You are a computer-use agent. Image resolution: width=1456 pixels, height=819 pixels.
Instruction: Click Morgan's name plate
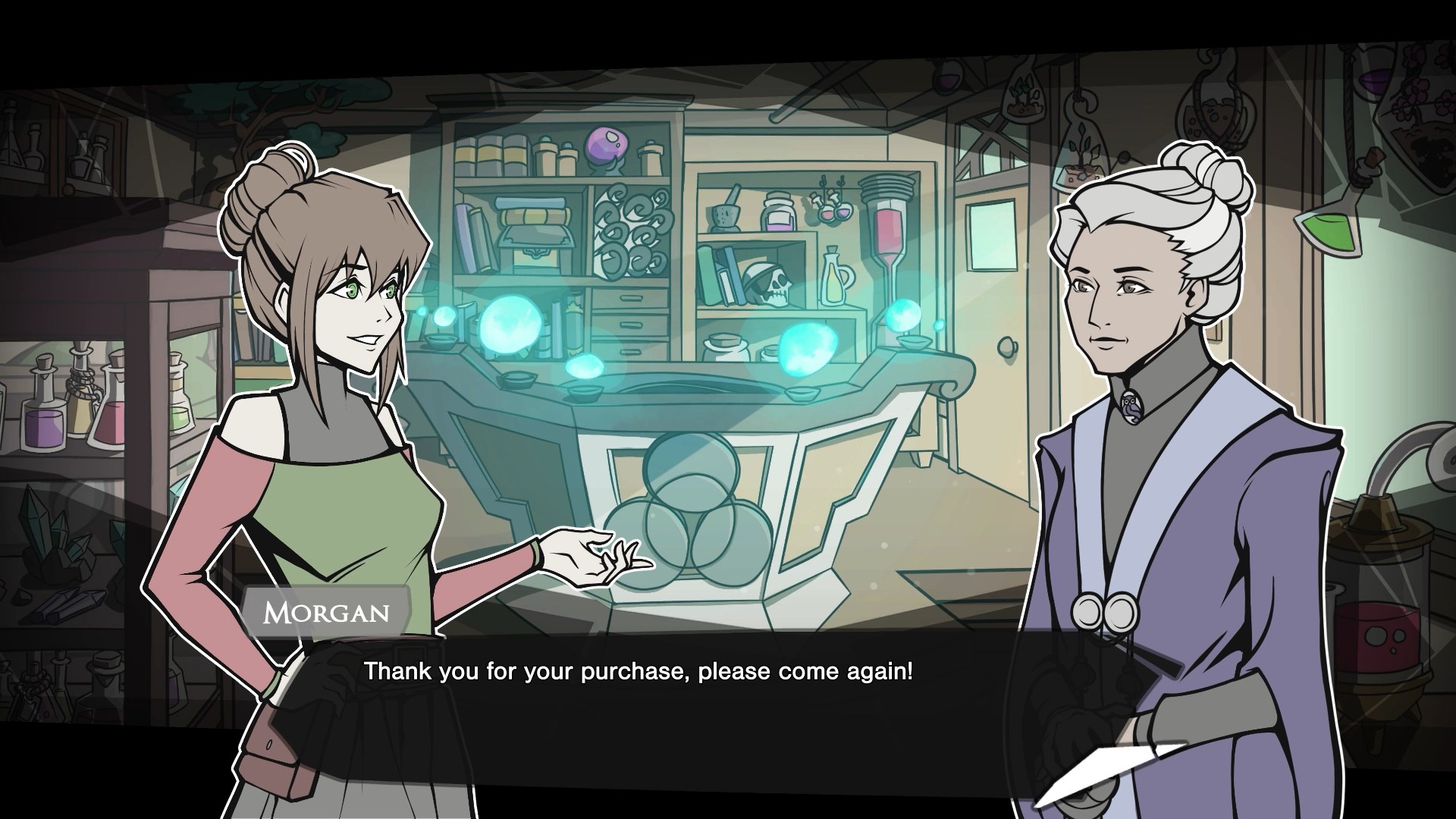326,613
